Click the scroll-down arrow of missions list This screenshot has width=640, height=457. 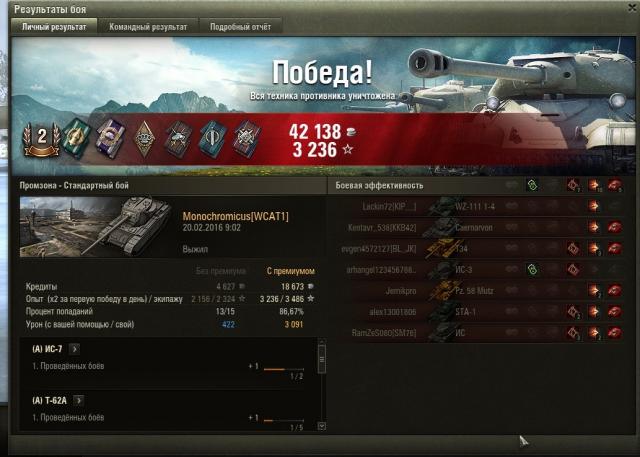(322, 426)
